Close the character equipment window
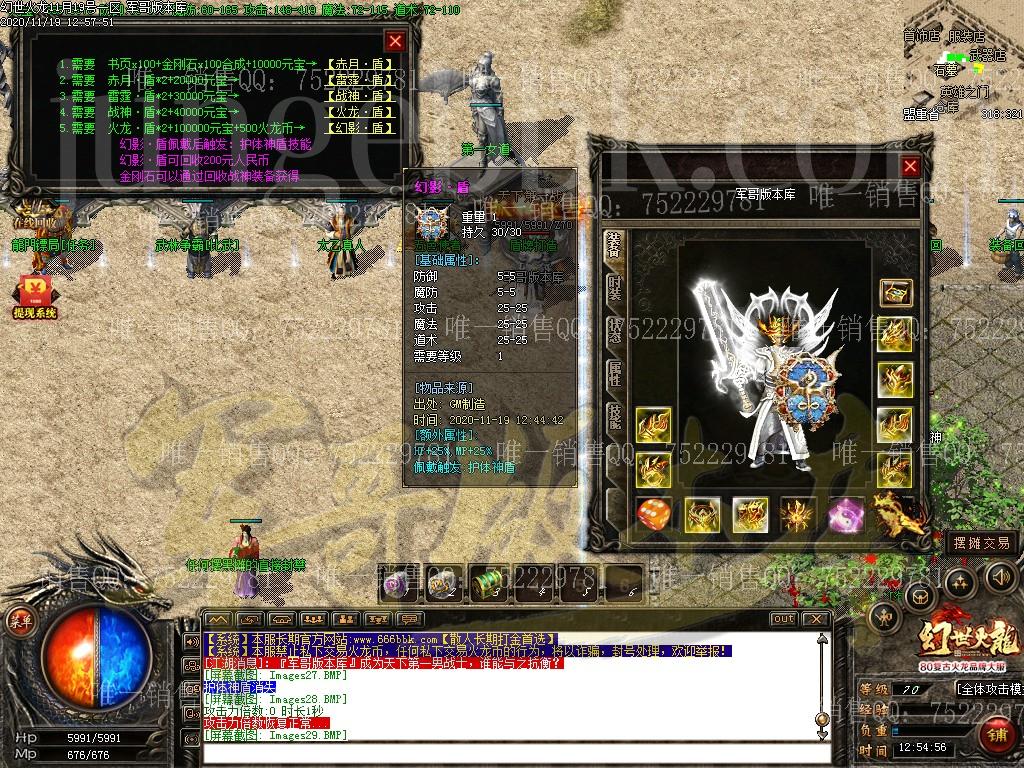 (910, 167)
